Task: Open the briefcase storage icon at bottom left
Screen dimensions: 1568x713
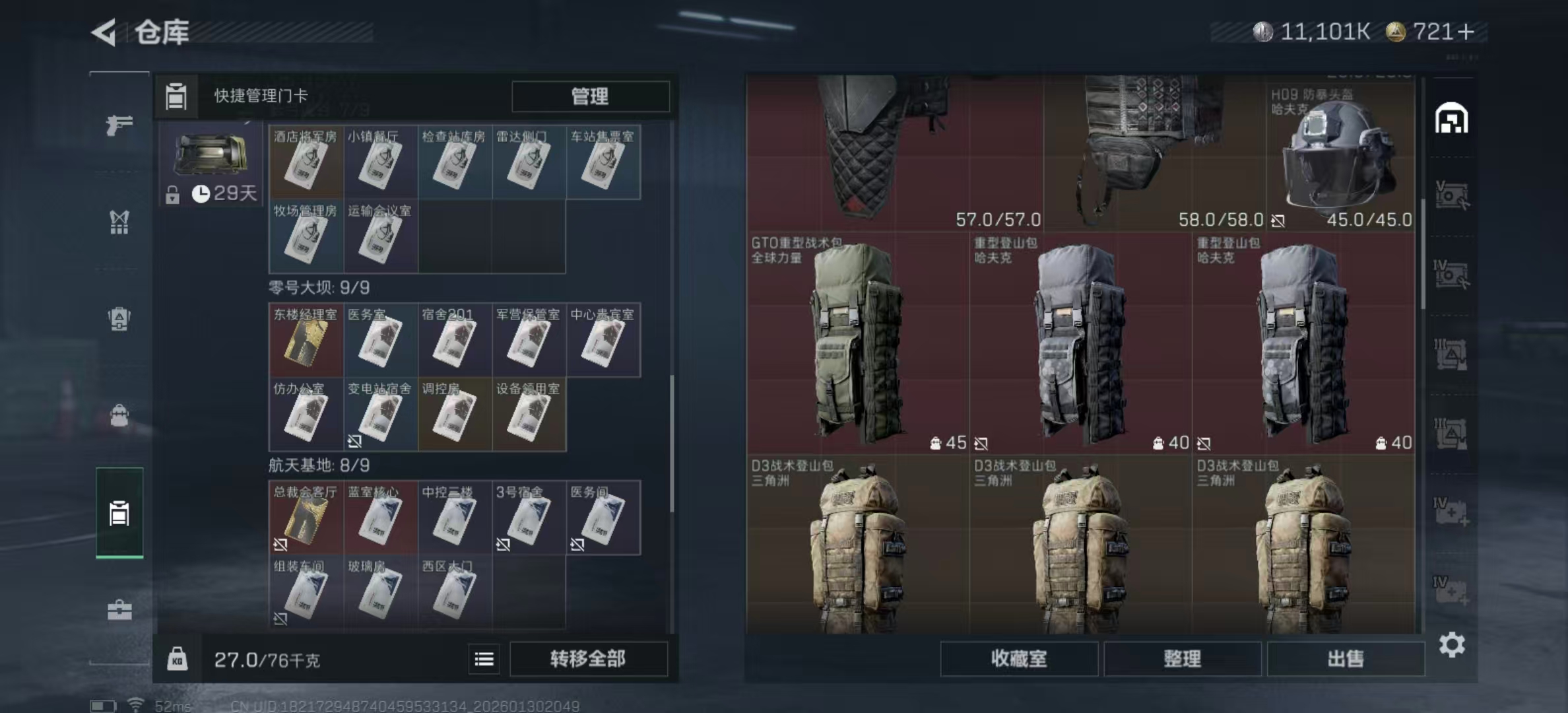Action: tap(119, 611)
